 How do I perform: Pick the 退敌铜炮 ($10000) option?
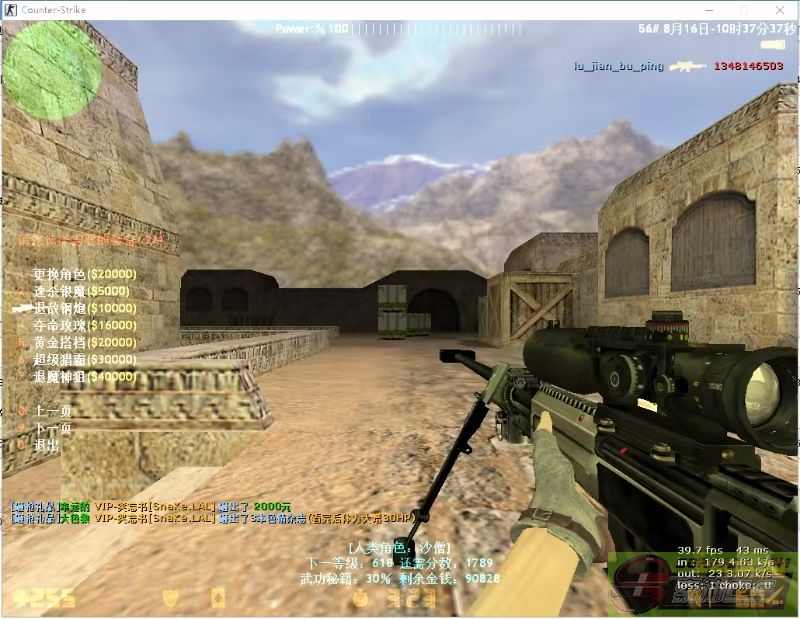pos(84,308)
